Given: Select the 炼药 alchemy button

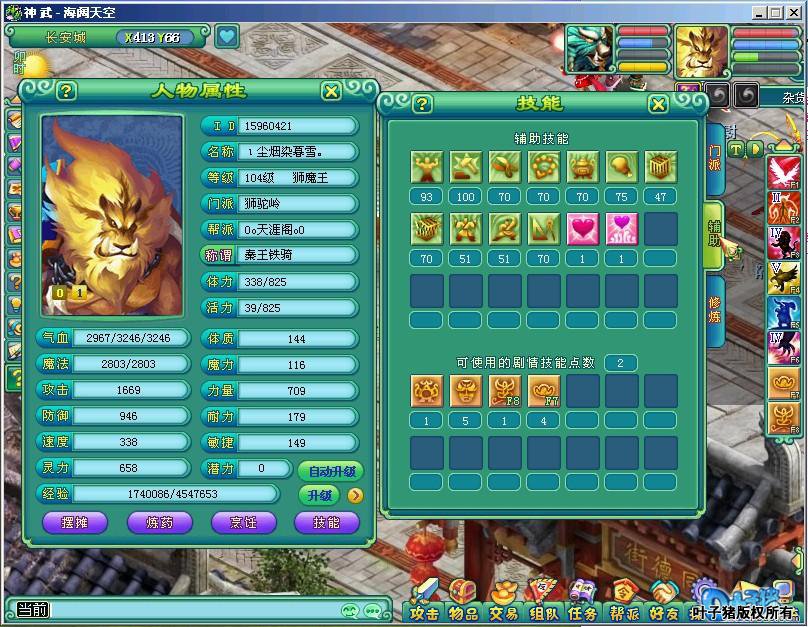Looking at the screenshot, I should 160,522.
